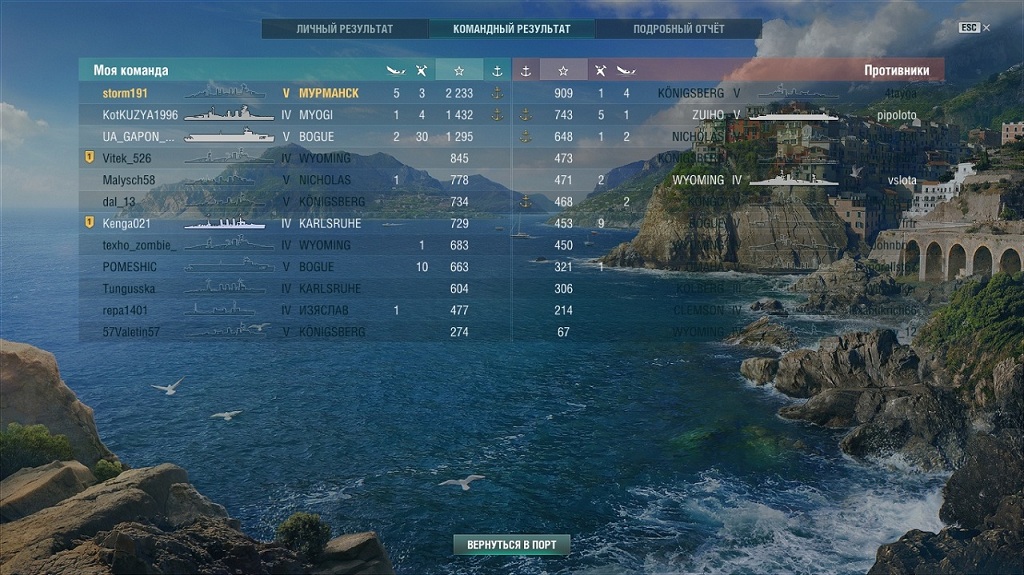Choose enemy vslota on the Wyoming
1024x575 pixels.
tap(898, 180)
